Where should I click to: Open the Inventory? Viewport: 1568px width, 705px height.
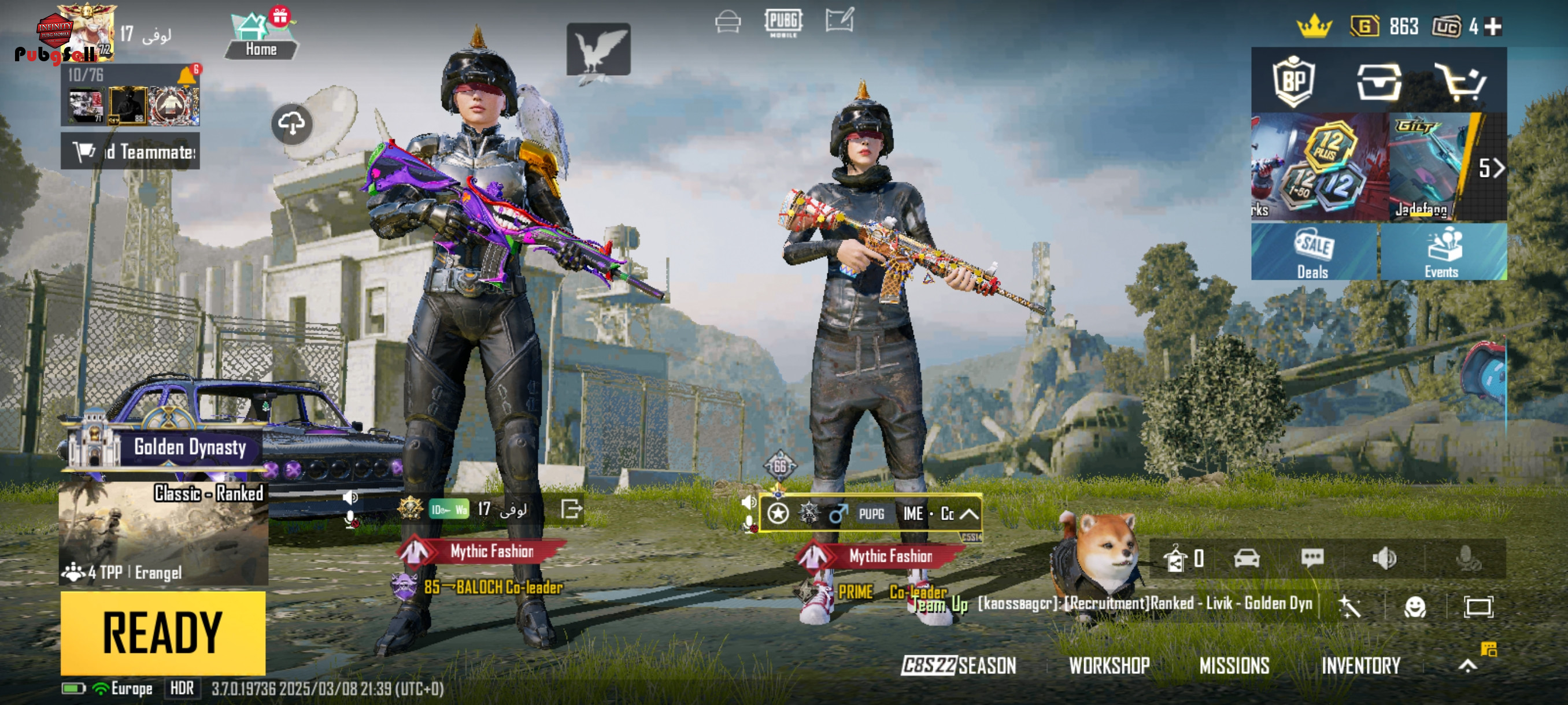click(1360, 666)
